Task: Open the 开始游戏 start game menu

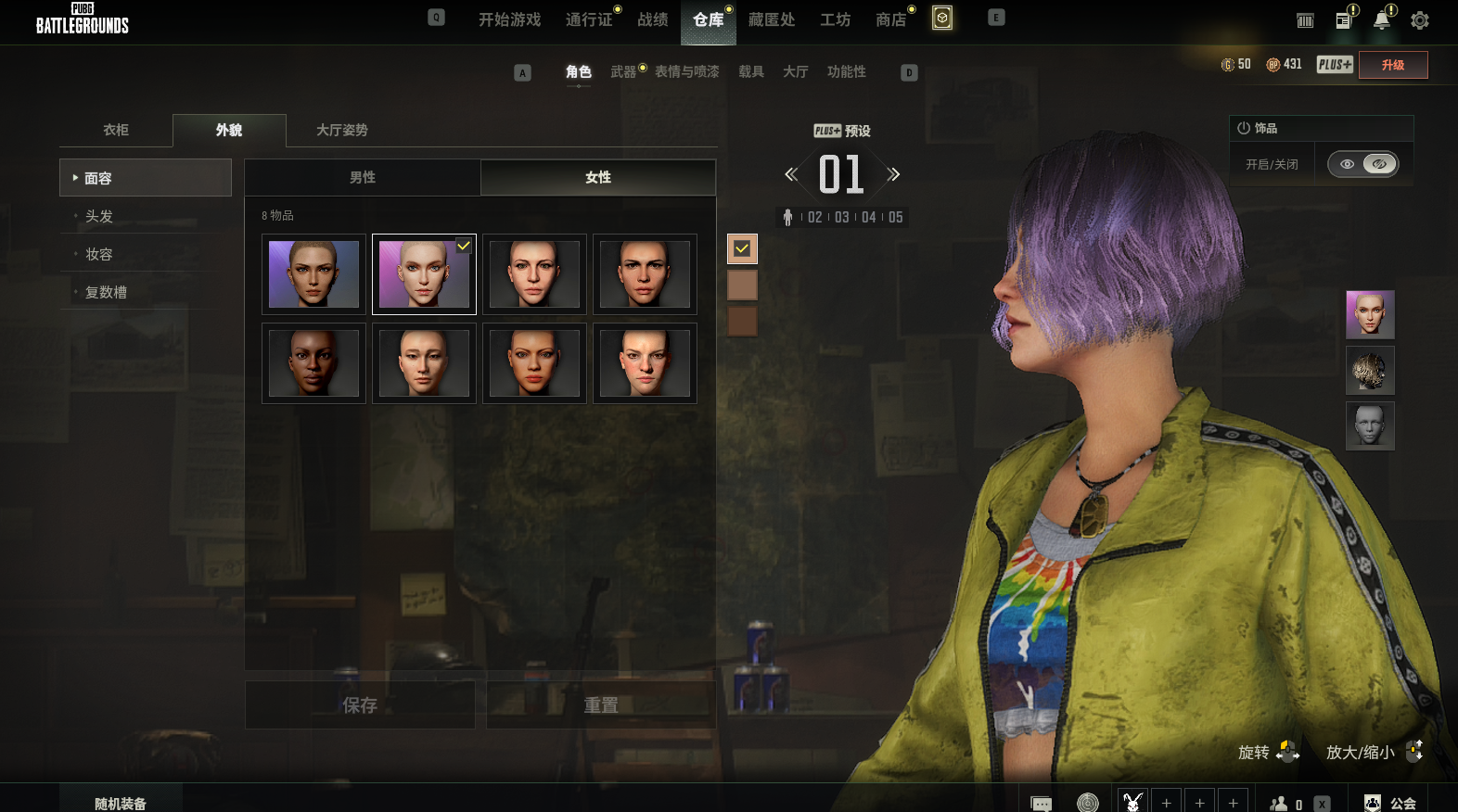Action: pyautogui.click(x=509, y=19)
